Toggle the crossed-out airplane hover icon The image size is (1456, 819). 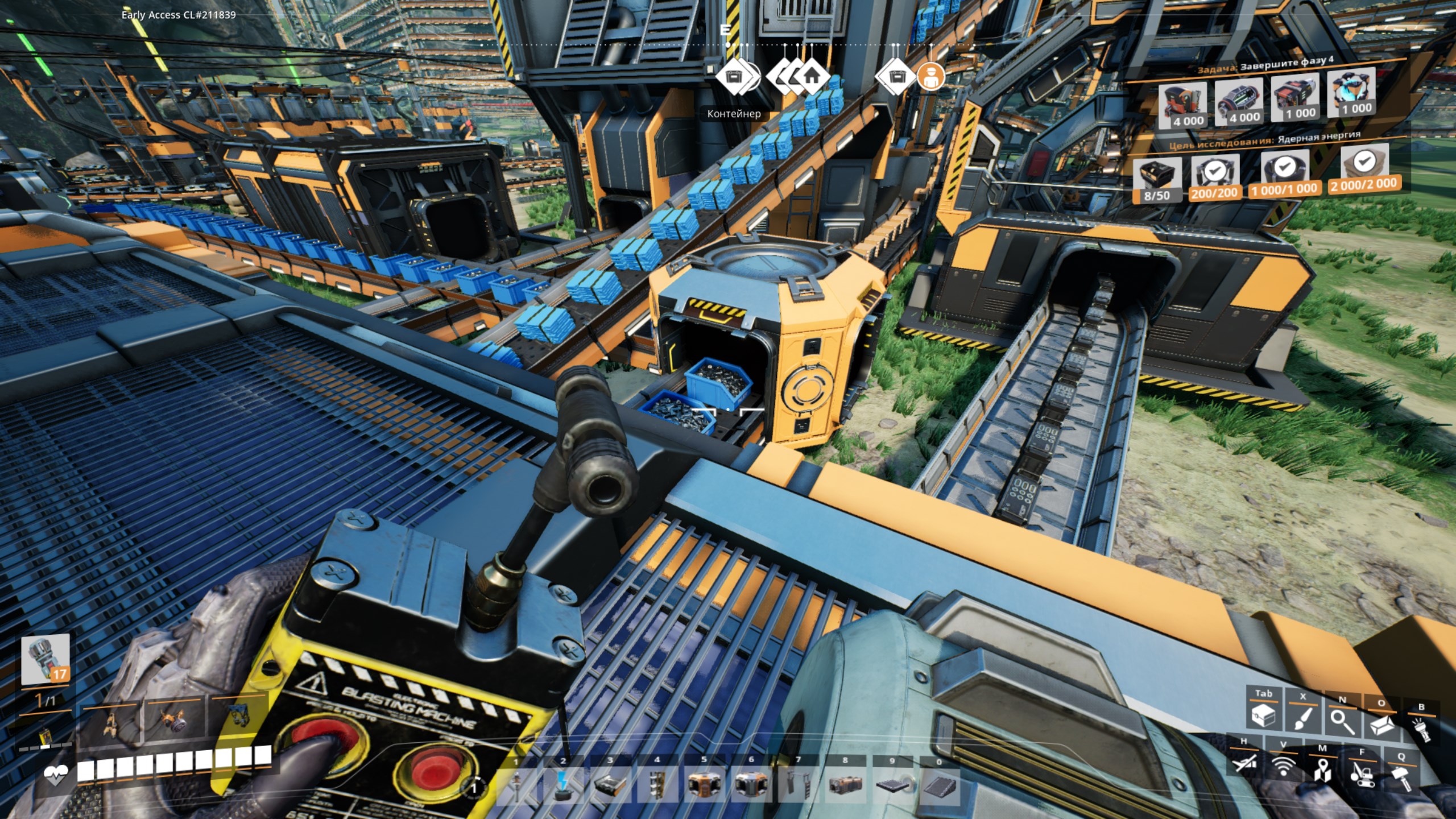pyautogui.click(x=1243, y=763)
